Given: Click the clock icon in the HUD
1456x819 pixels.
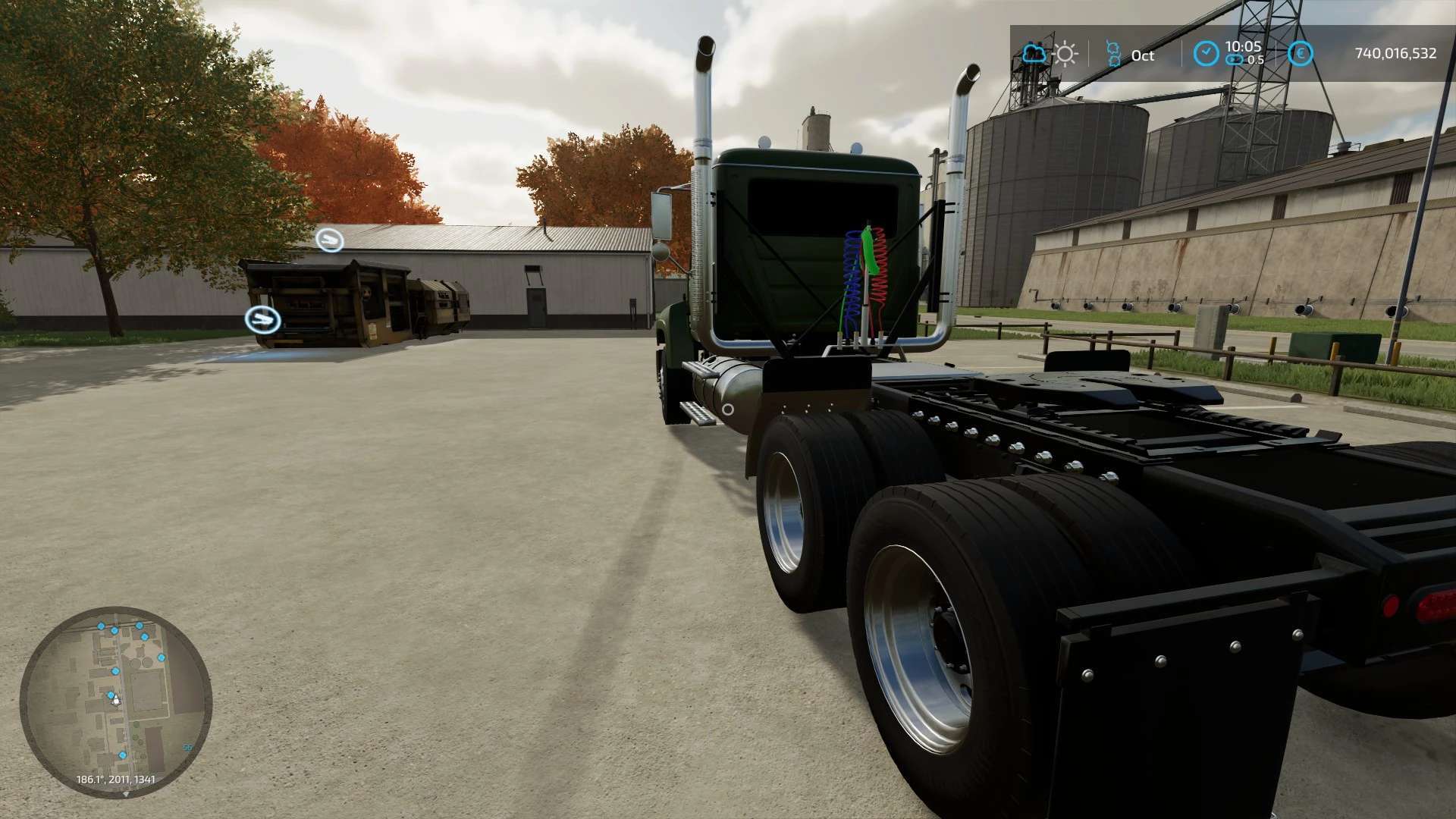Looking at the screenshot, I should pos(1206,53).
